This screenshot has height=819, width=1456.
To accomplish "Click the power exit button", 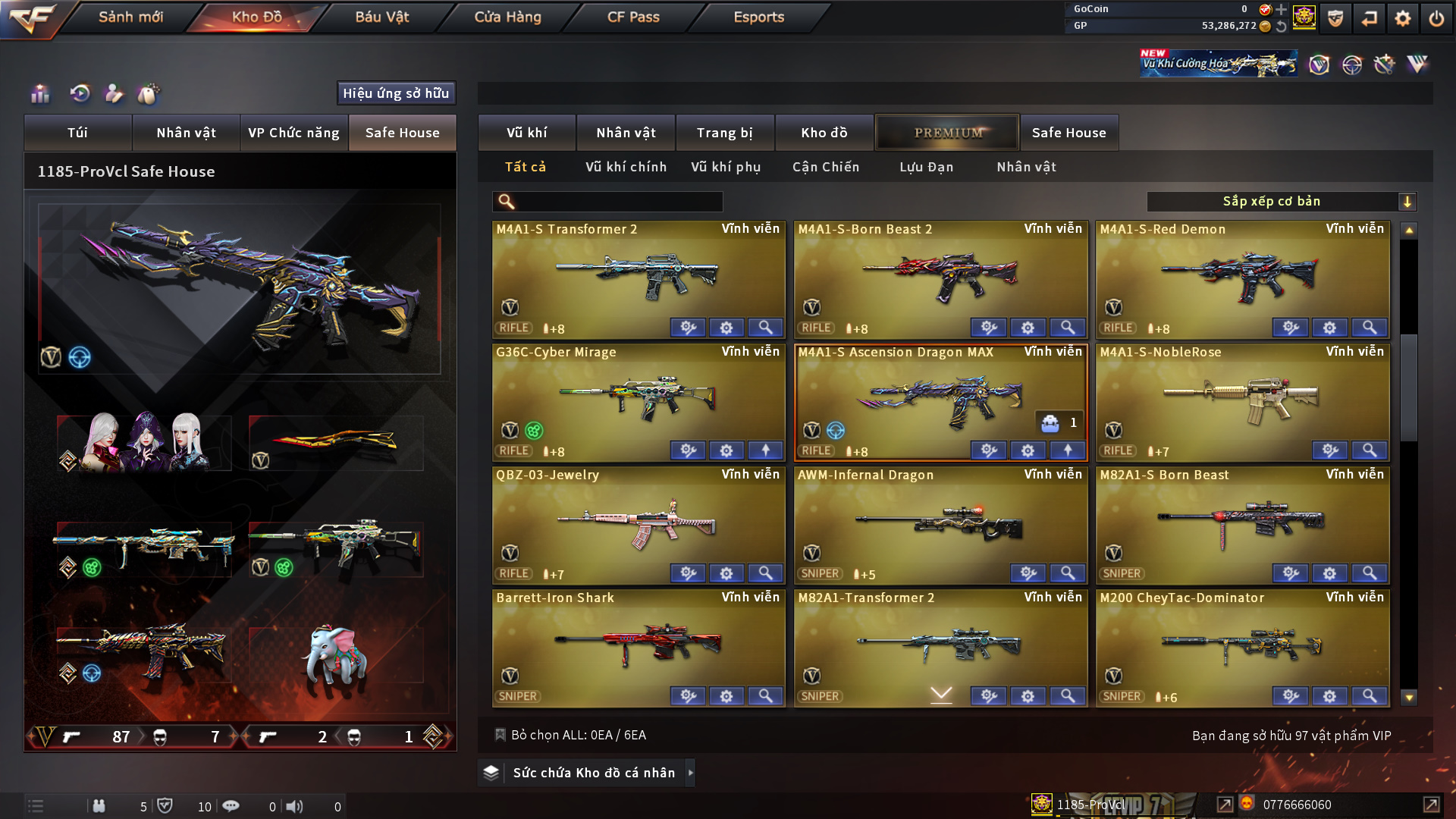I will coord(1436,18).
